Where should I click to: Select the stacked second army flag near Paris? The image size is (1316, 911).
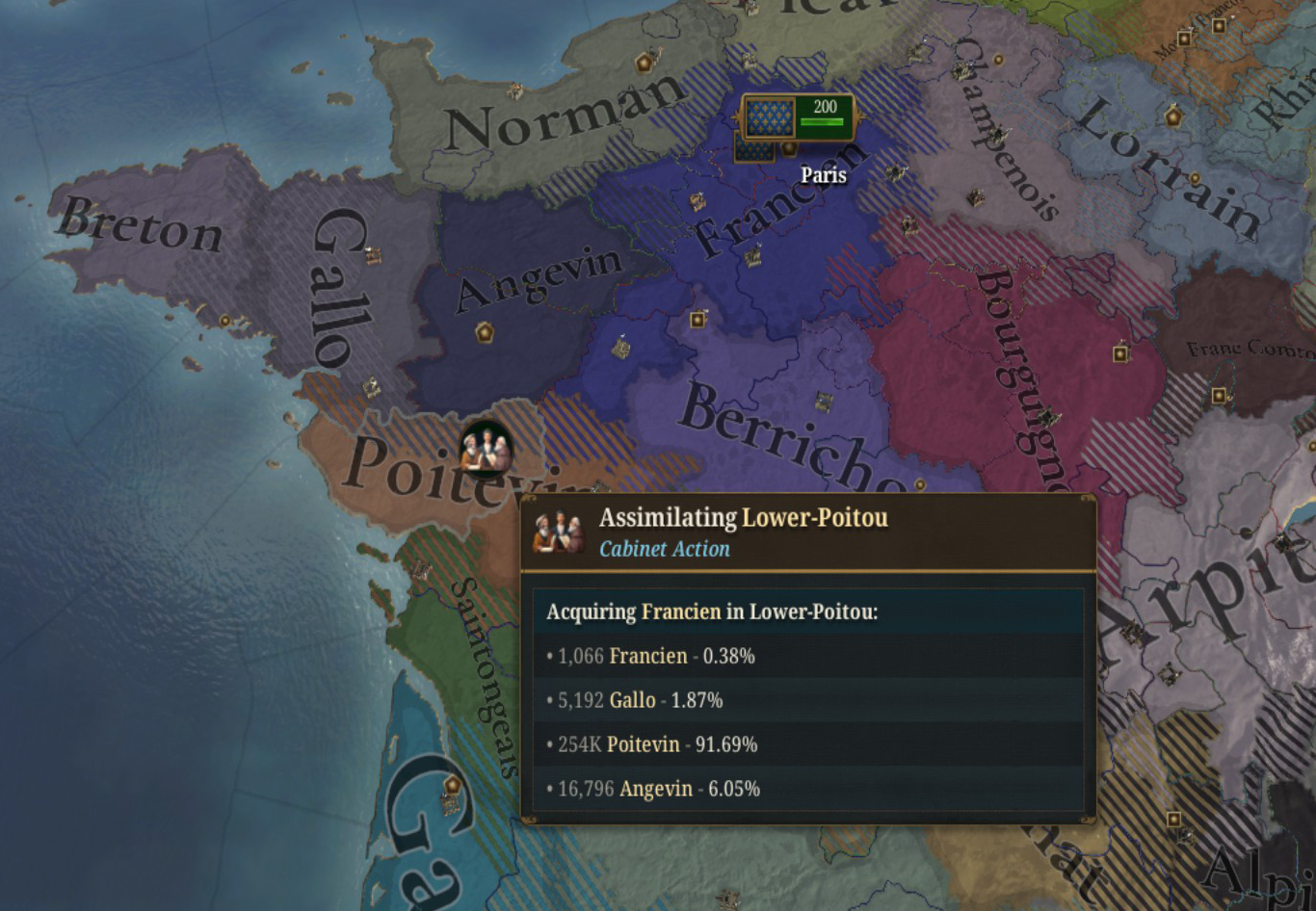[x=753, y=149]
